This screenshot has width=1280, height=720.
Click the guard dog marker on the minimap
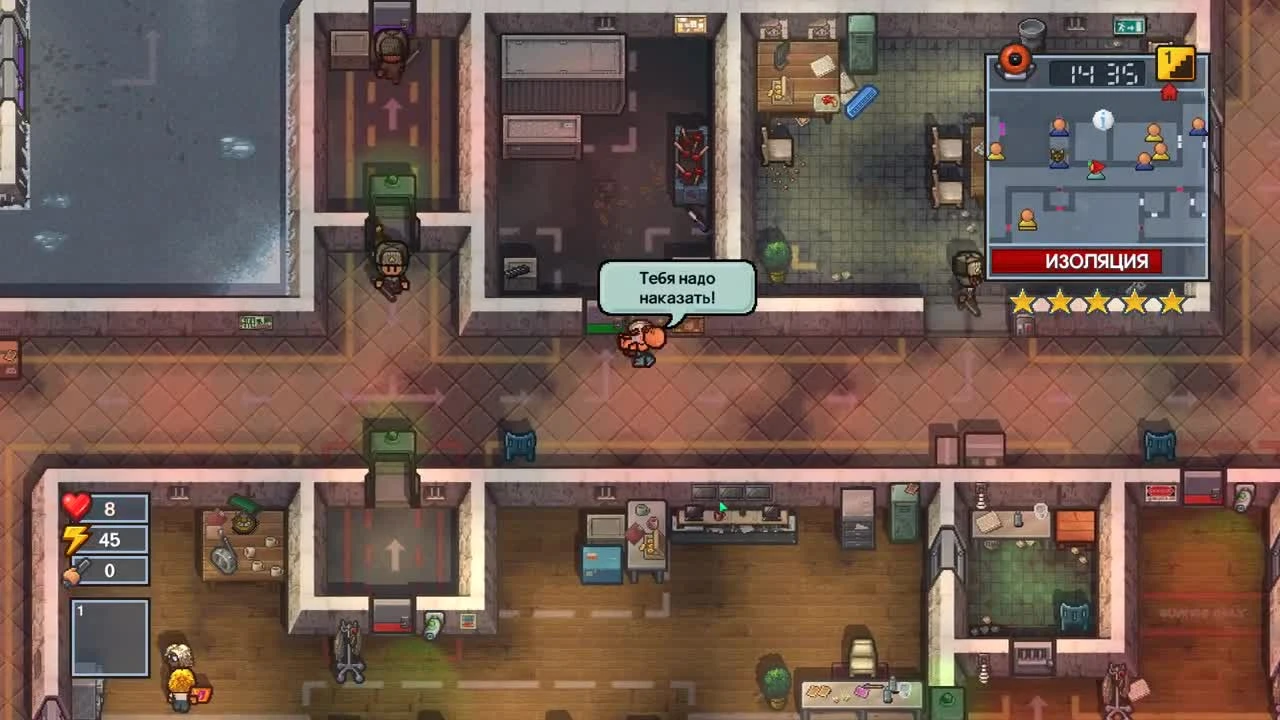(1057, 157)
